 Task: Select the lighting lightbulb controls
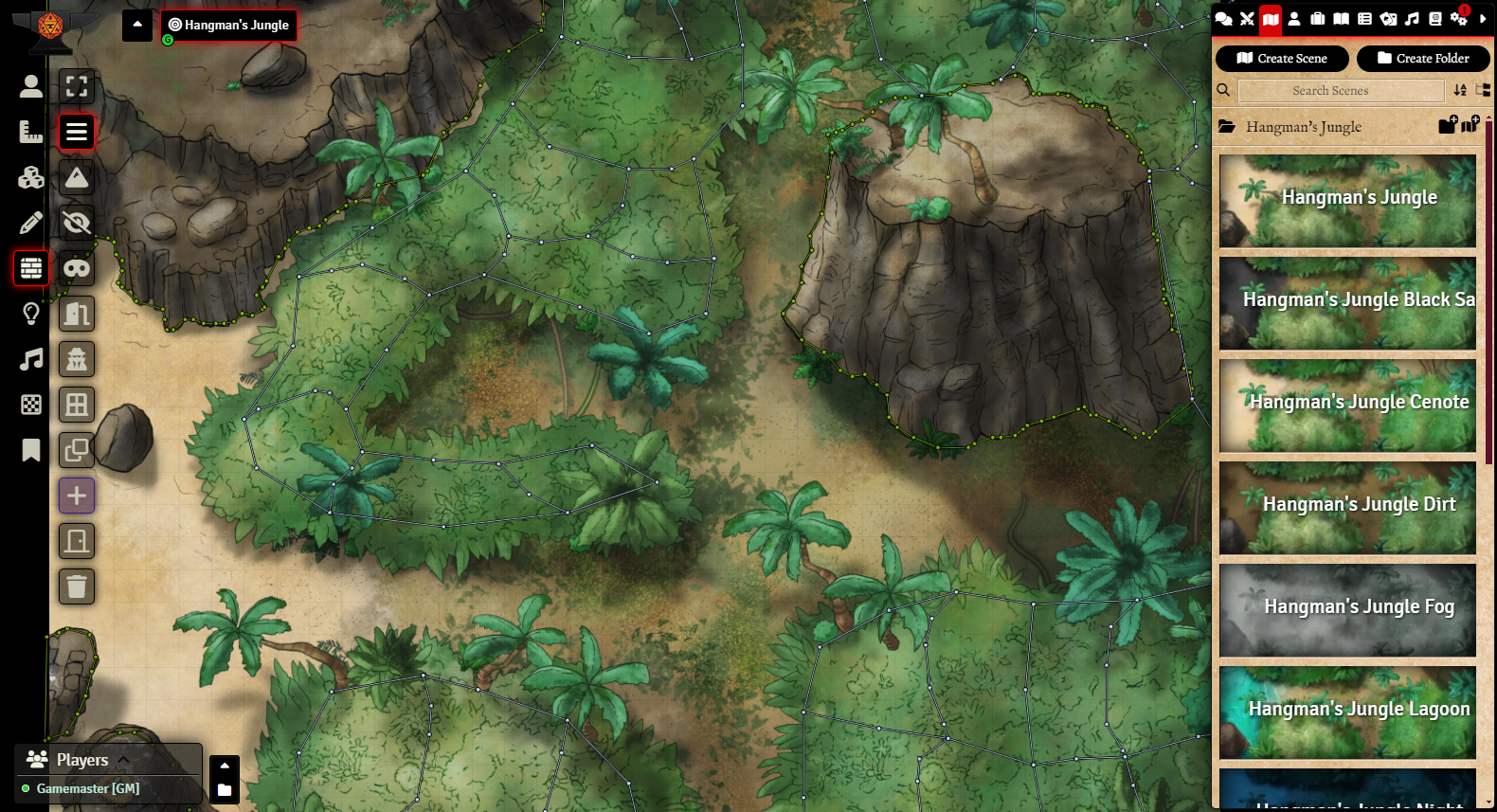[x=31, y=314]
